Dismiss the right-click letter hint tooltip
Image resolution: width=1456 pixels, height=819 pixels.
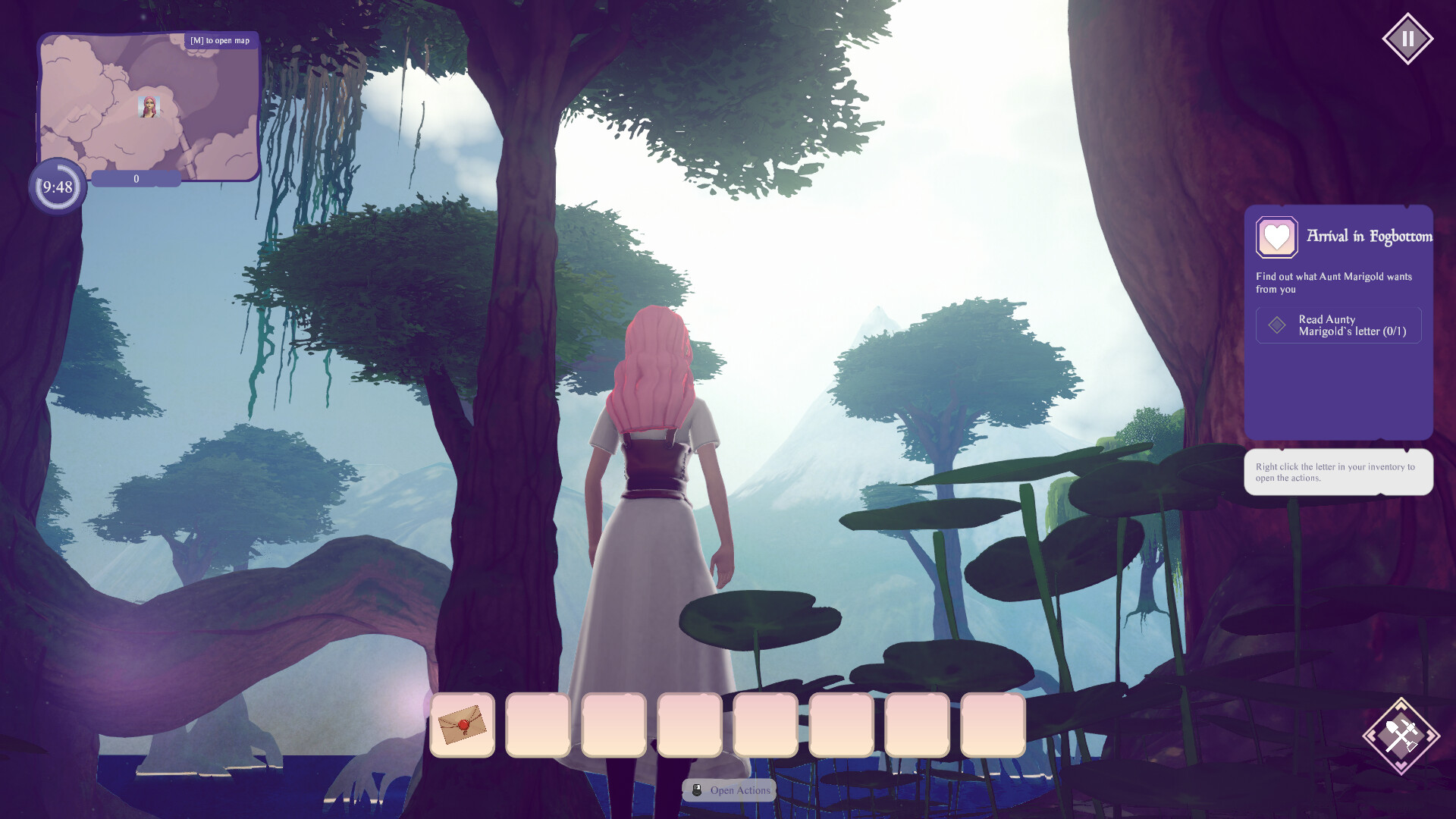coord(1338,472)
